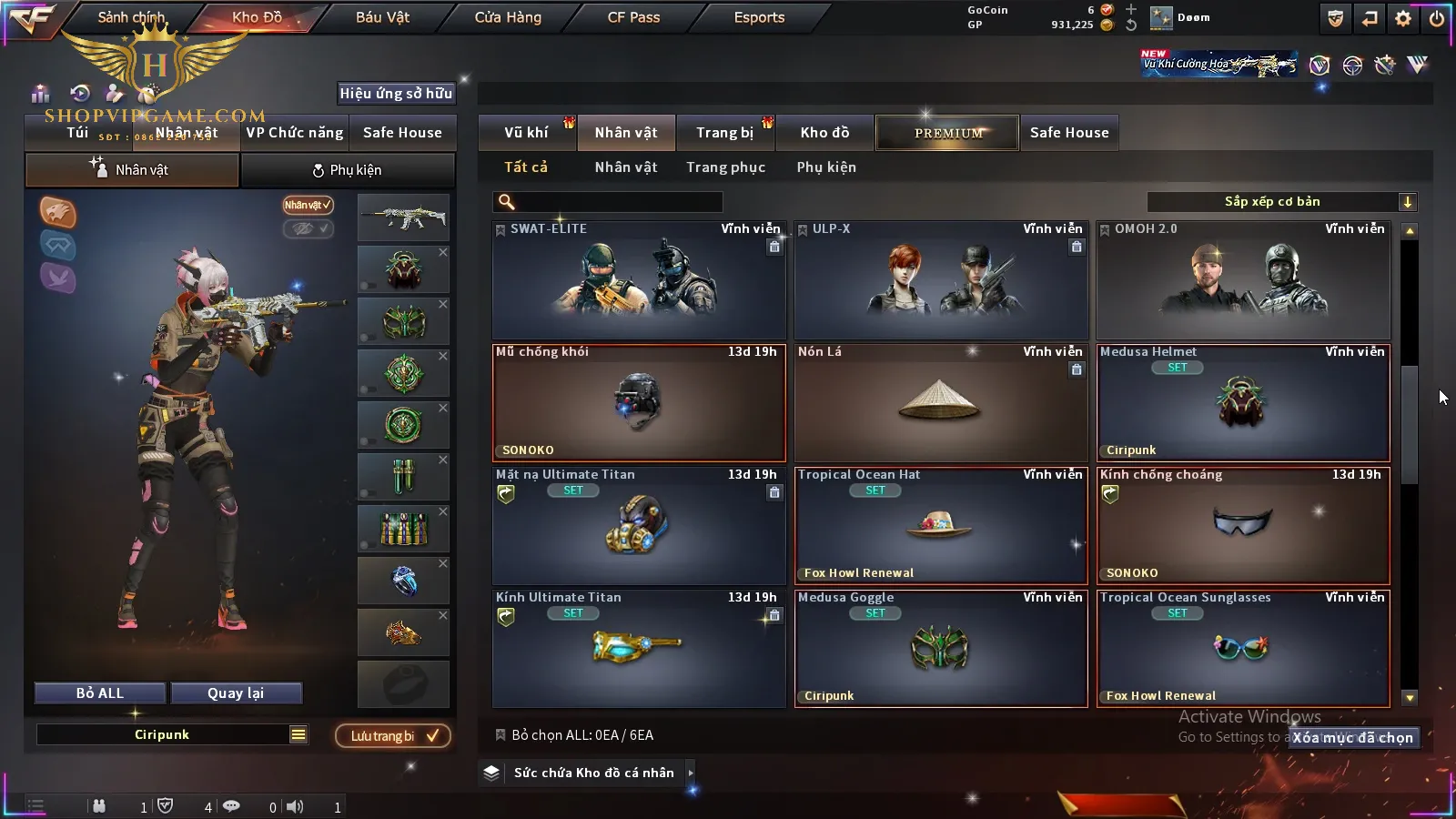Open settings with the gear icon
Screen dimensions: 1456x819
tap(1403, 18)
